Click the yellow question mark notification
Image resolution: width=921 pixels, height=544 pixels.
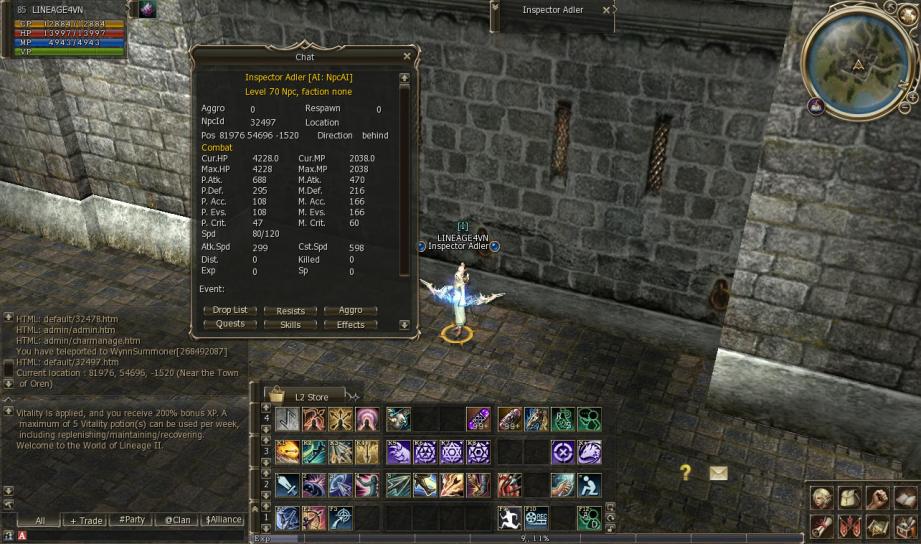[685, 472]
